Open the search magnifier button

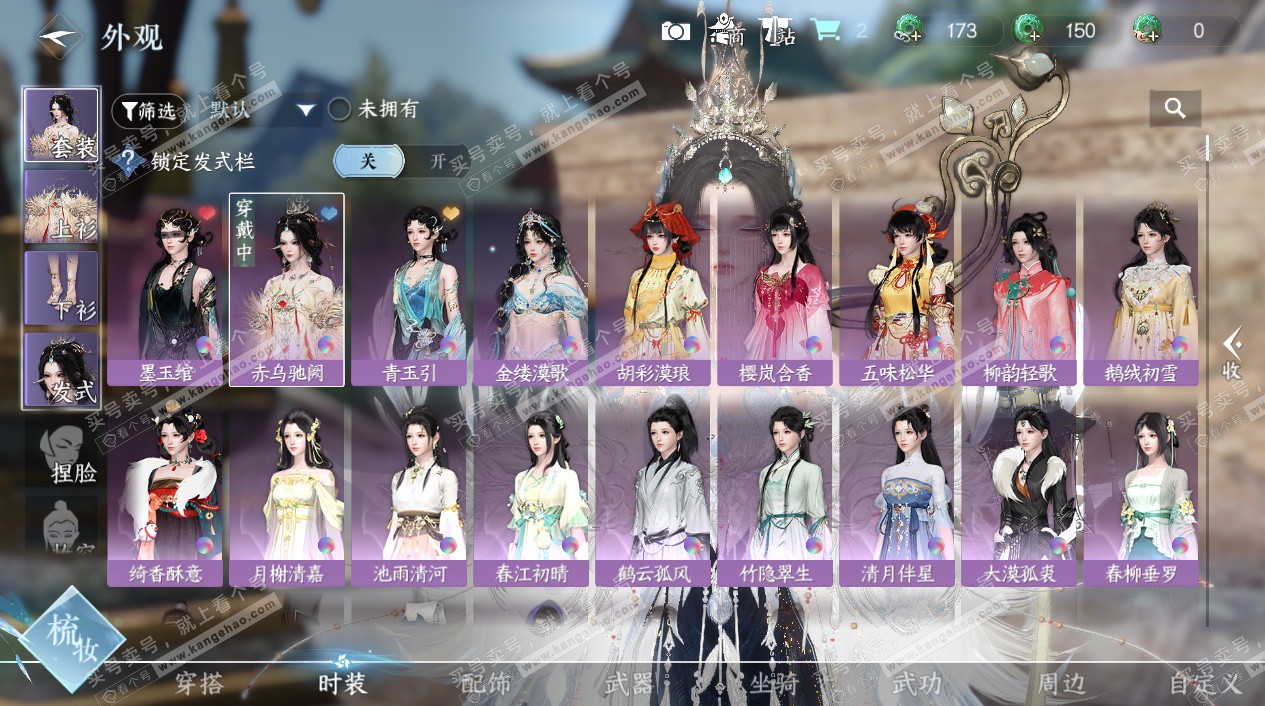click(1175, 108)
